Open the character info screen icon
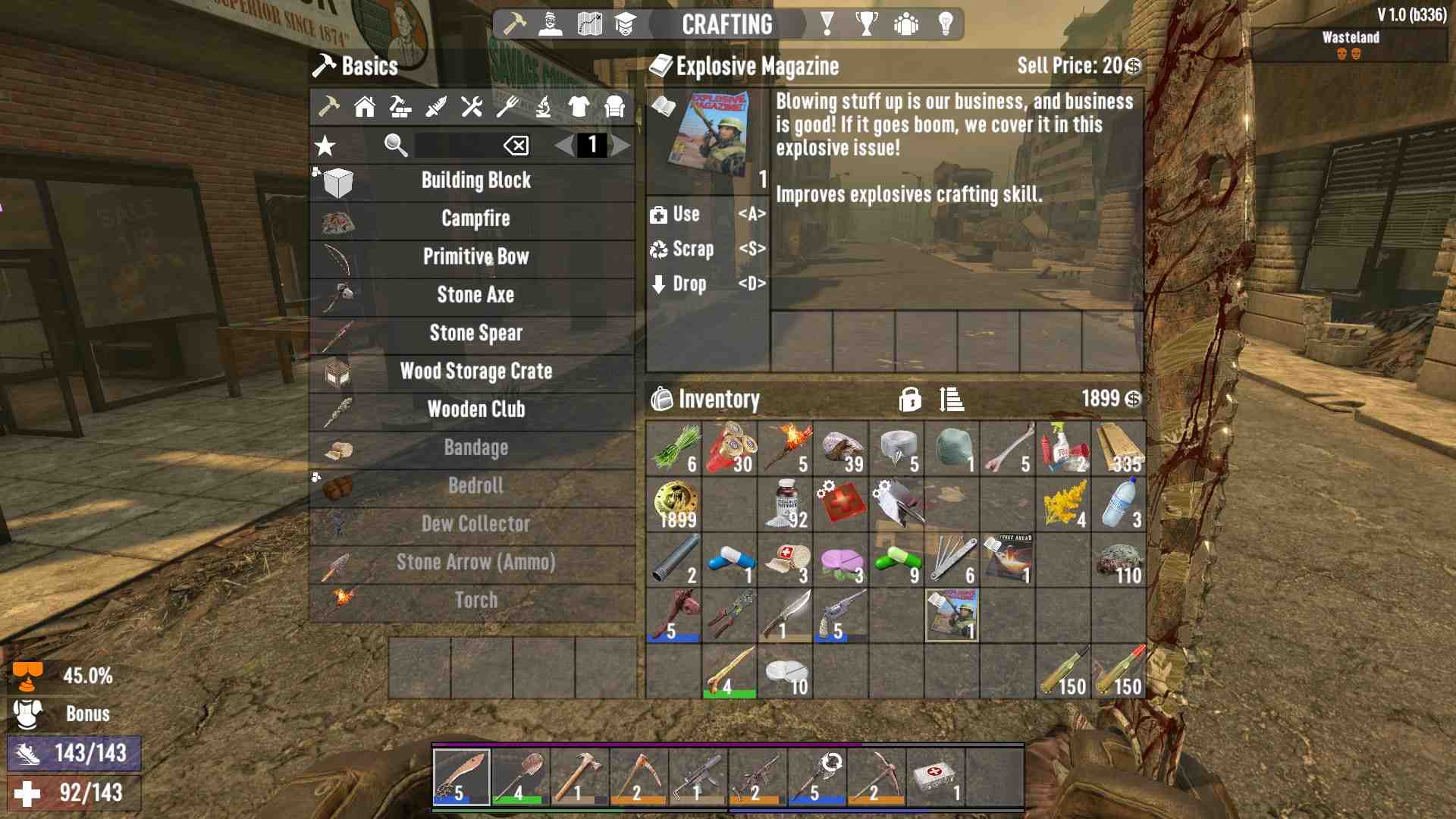1456x819 pixels. [551, 24]
